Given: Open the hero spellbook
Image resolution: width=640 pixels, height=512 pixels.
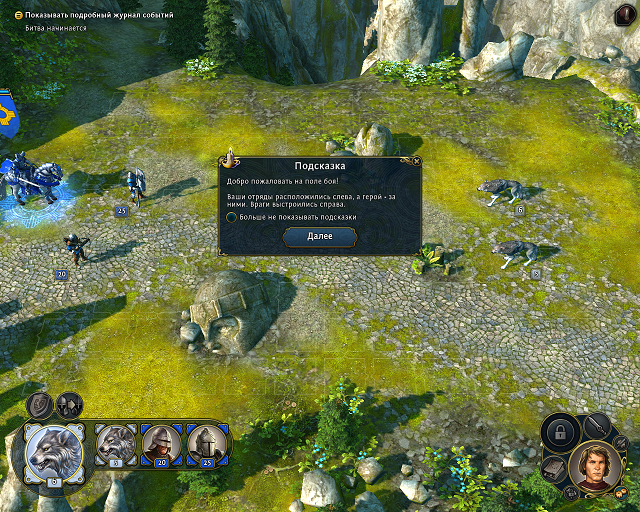Looking at the screenshot, I should 555,468.
